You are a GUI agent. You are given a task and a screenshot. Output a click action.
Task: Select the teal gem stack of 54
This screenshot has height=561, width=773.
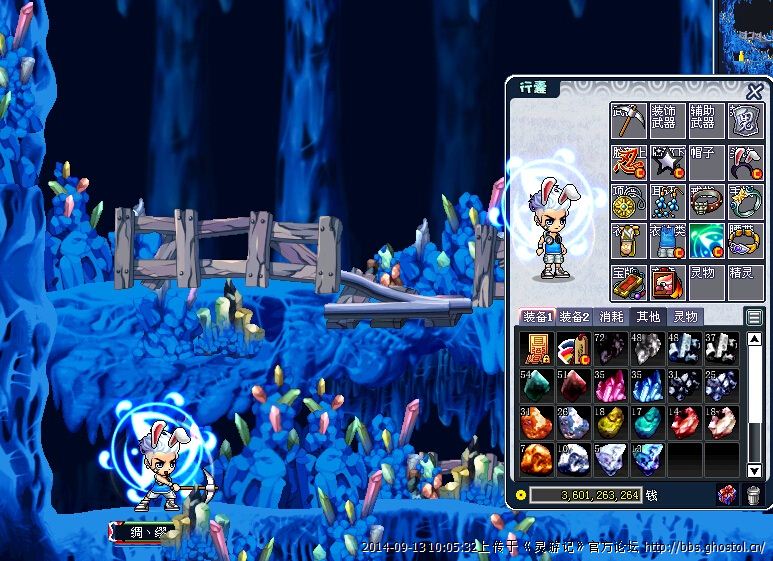point(536,385)
